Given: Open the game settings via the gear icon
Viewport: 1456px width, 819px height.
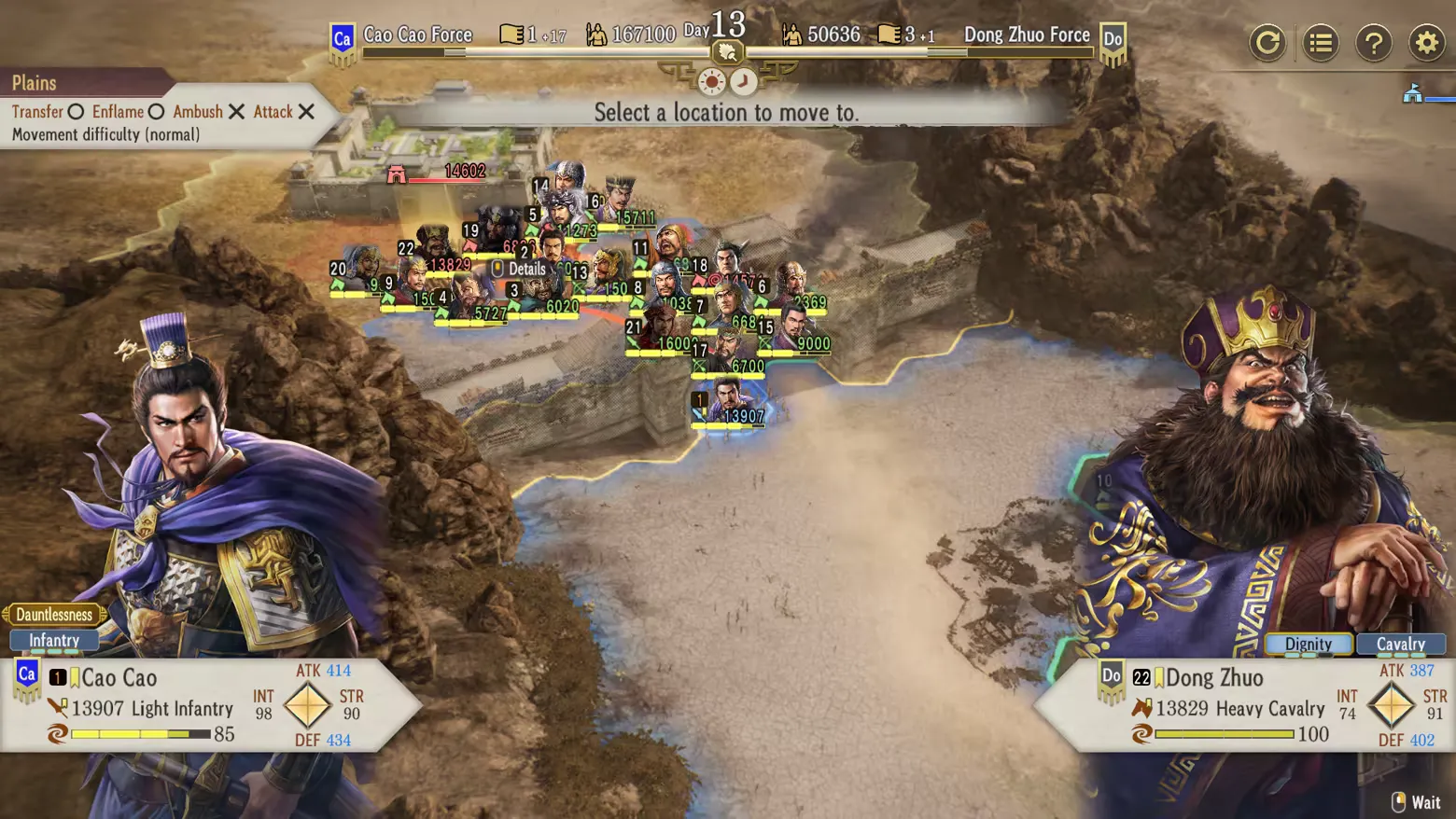Looking at the screenshot, I should (x=1428, y=42).
